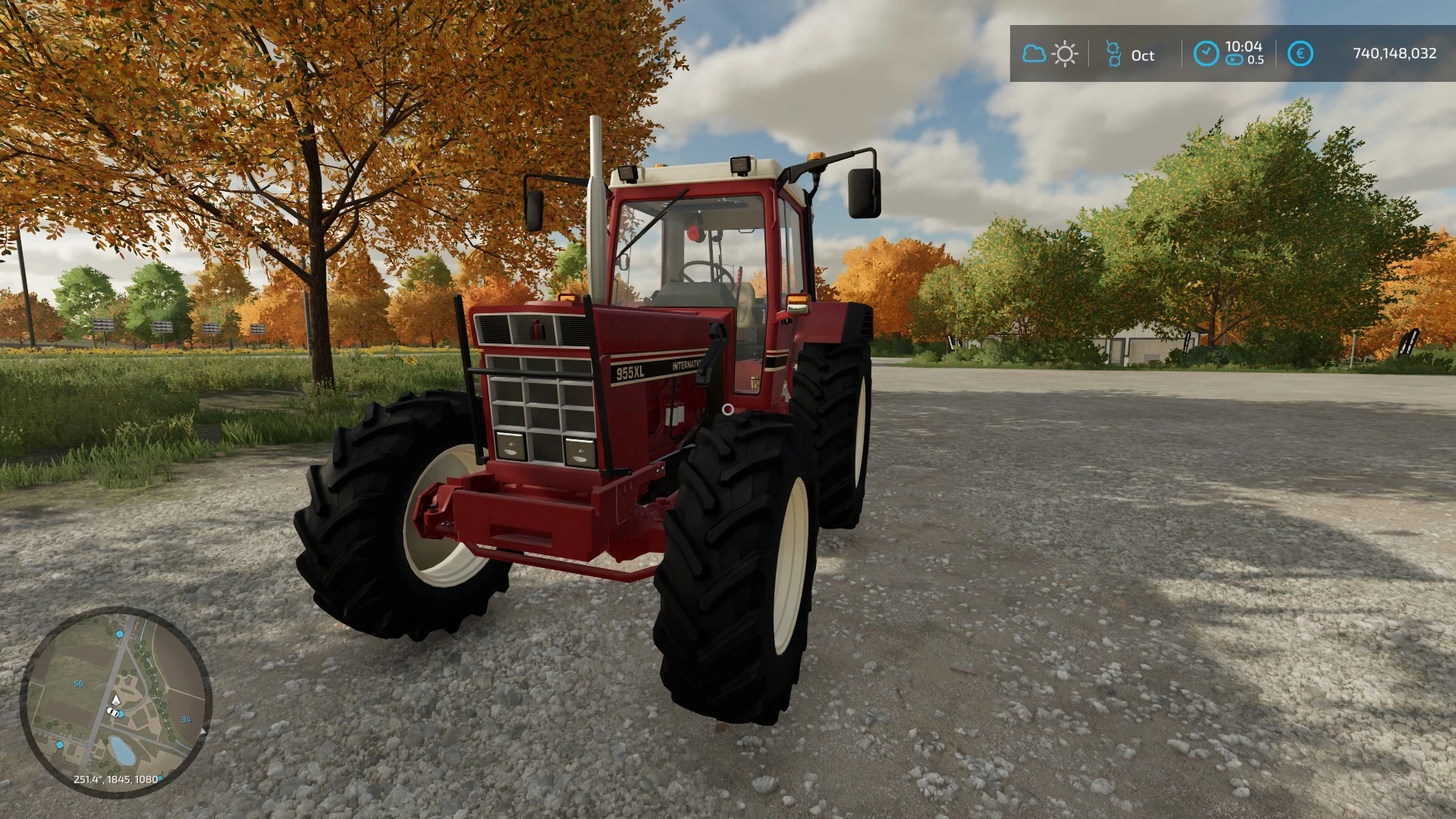Image resolution: width=1456 pixels, height=819 pixels.
Task: Click the Euro currency icon
Action: click(x=1301, y=52)
